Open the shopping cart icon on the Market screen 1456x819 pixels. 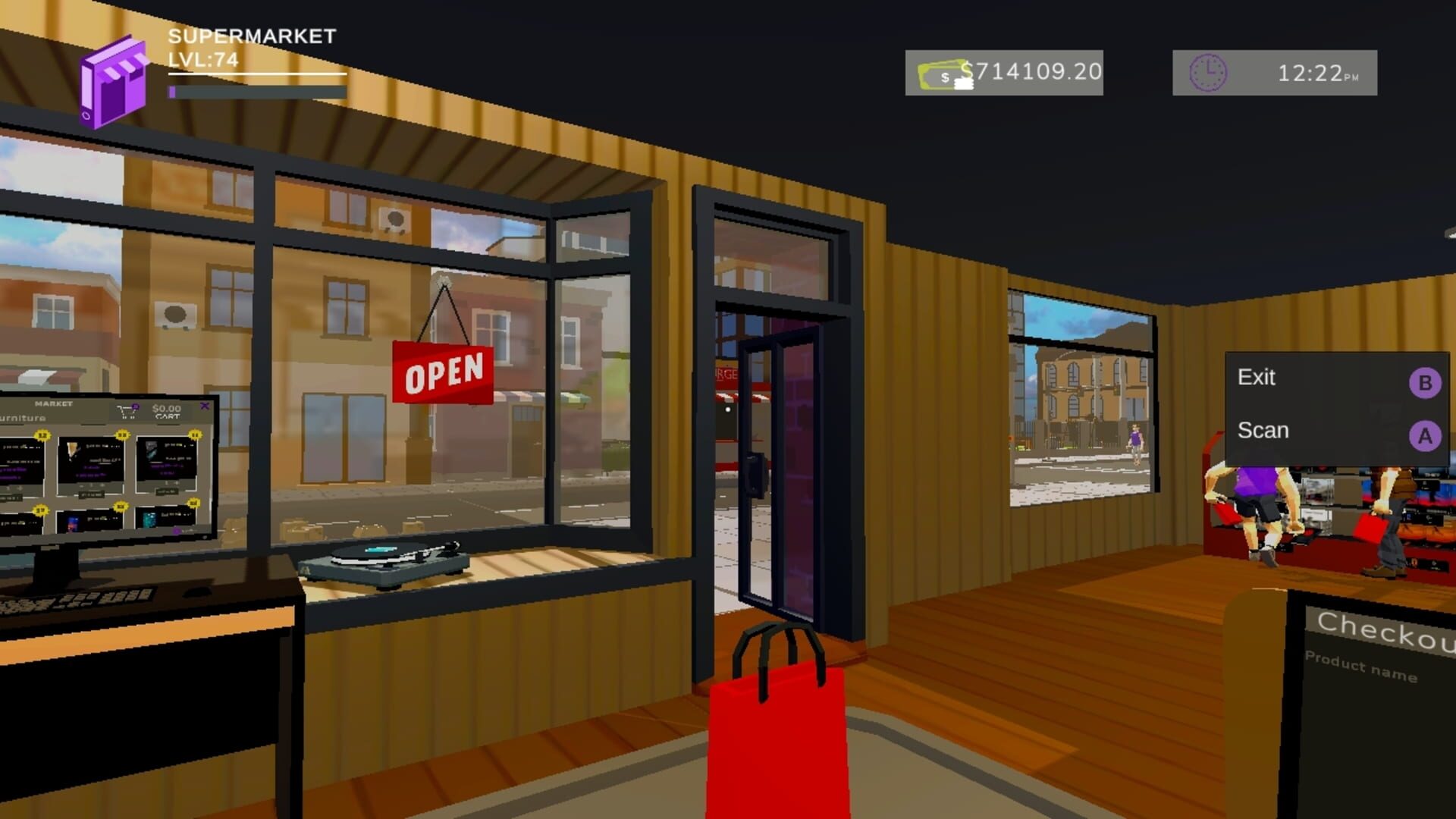point(128,410)
